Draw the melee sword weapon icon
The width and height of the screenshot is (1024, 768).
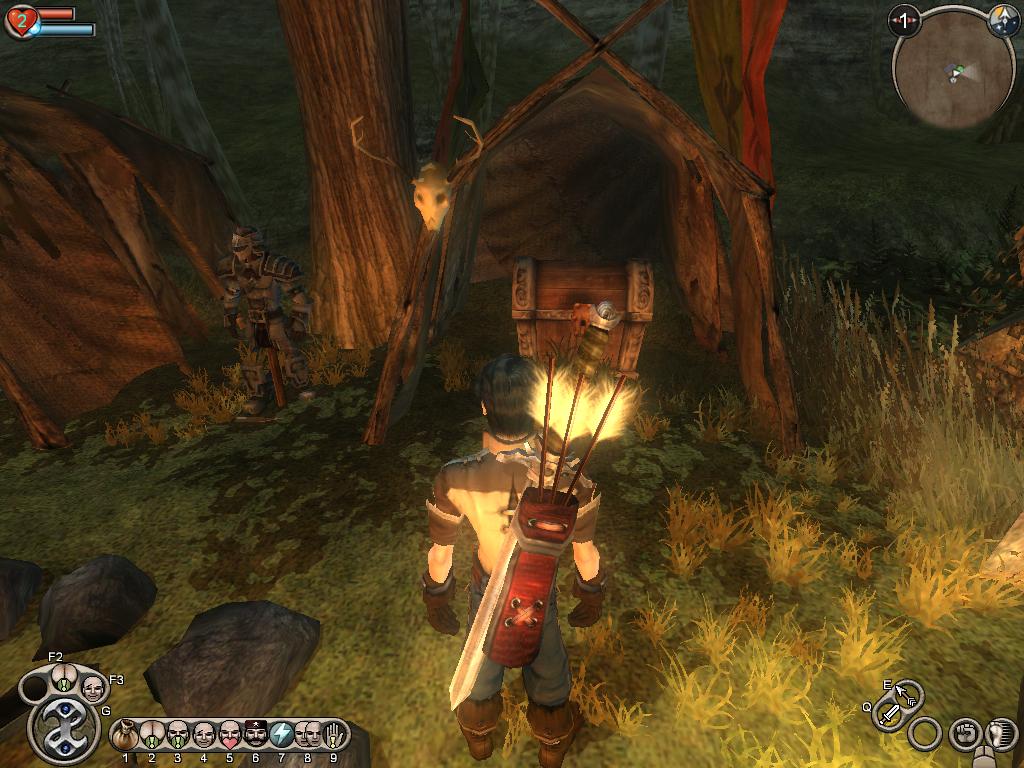pyautogui.click(x=888, y=714)
